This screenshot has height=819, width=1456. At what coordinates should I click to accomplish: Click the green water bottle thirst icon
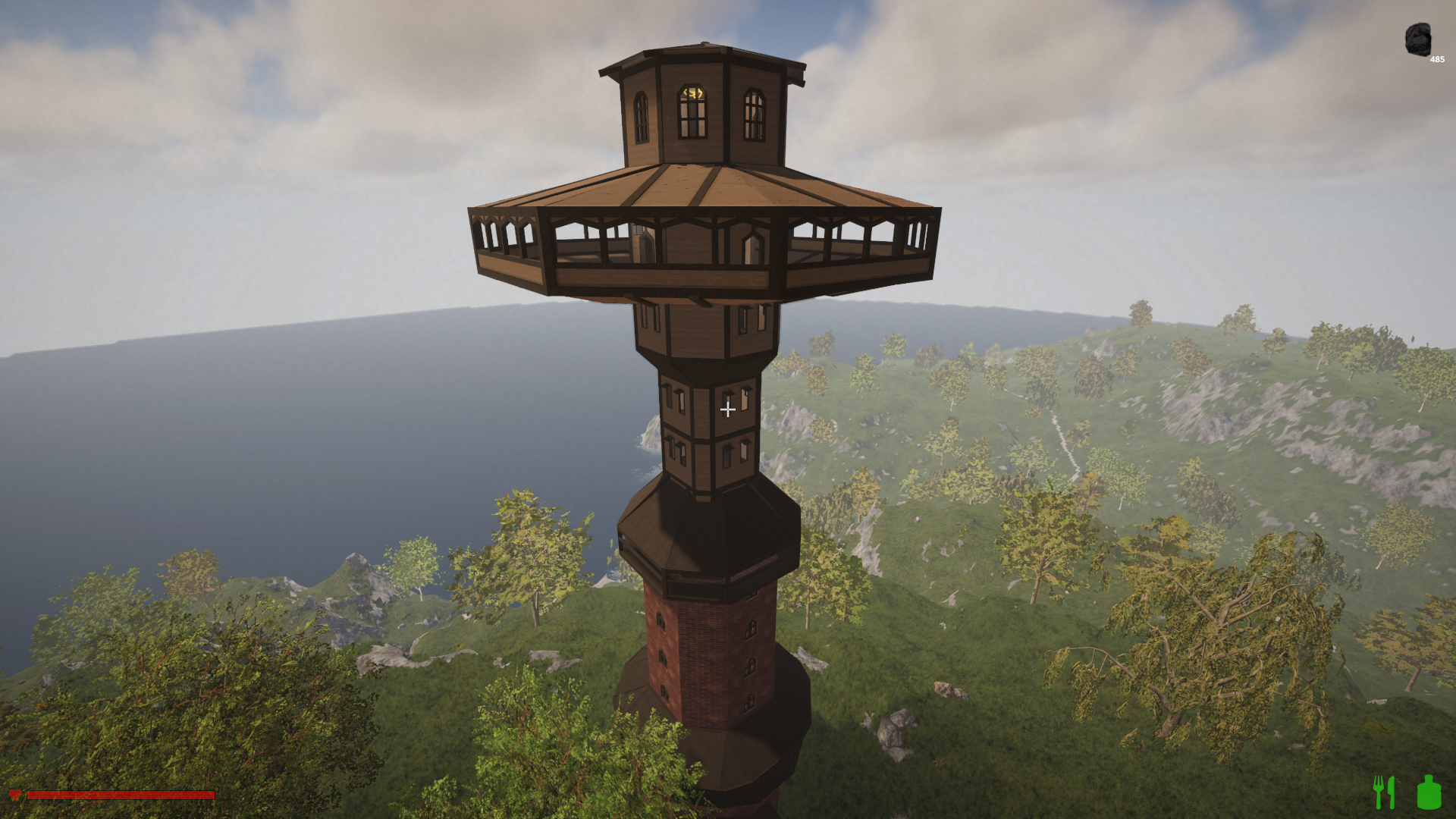pos(1429,792)
